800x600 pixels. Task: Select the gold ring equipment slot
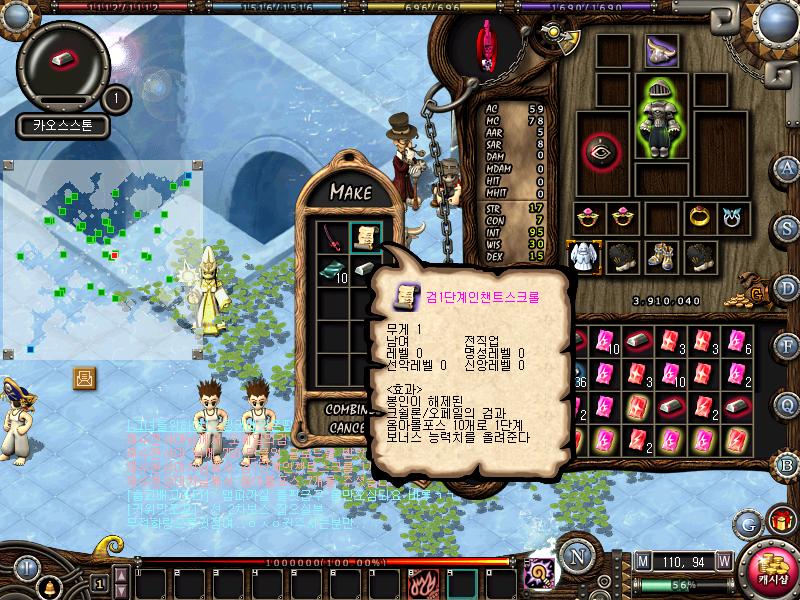(699, 217)
